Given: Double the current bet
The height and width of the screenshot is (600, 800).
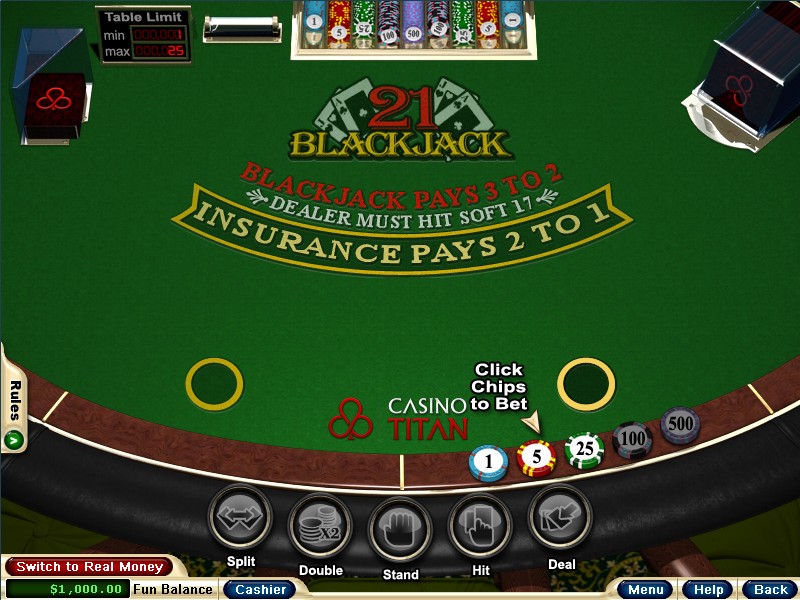Looking at the screenshot, I should point(320,527).
